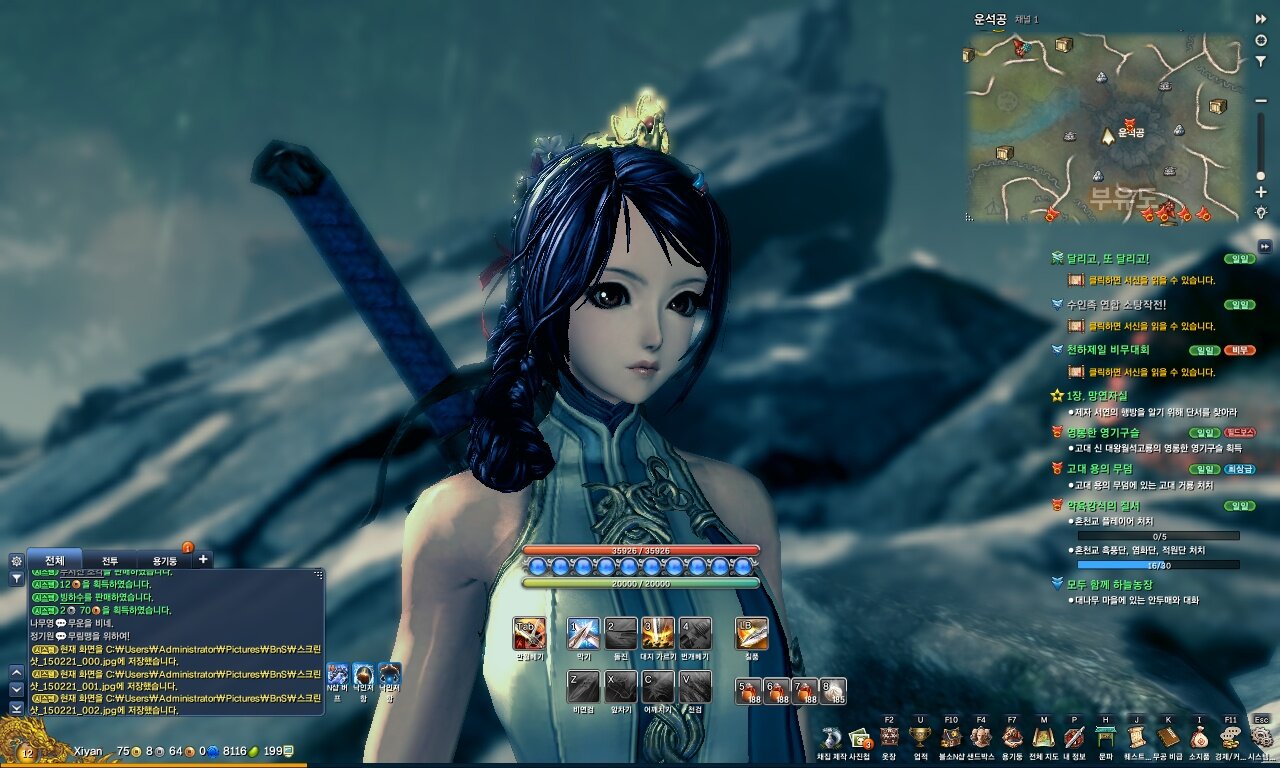
Task: Trigger the 질풍 skill icon
Action: pos(752,634)
